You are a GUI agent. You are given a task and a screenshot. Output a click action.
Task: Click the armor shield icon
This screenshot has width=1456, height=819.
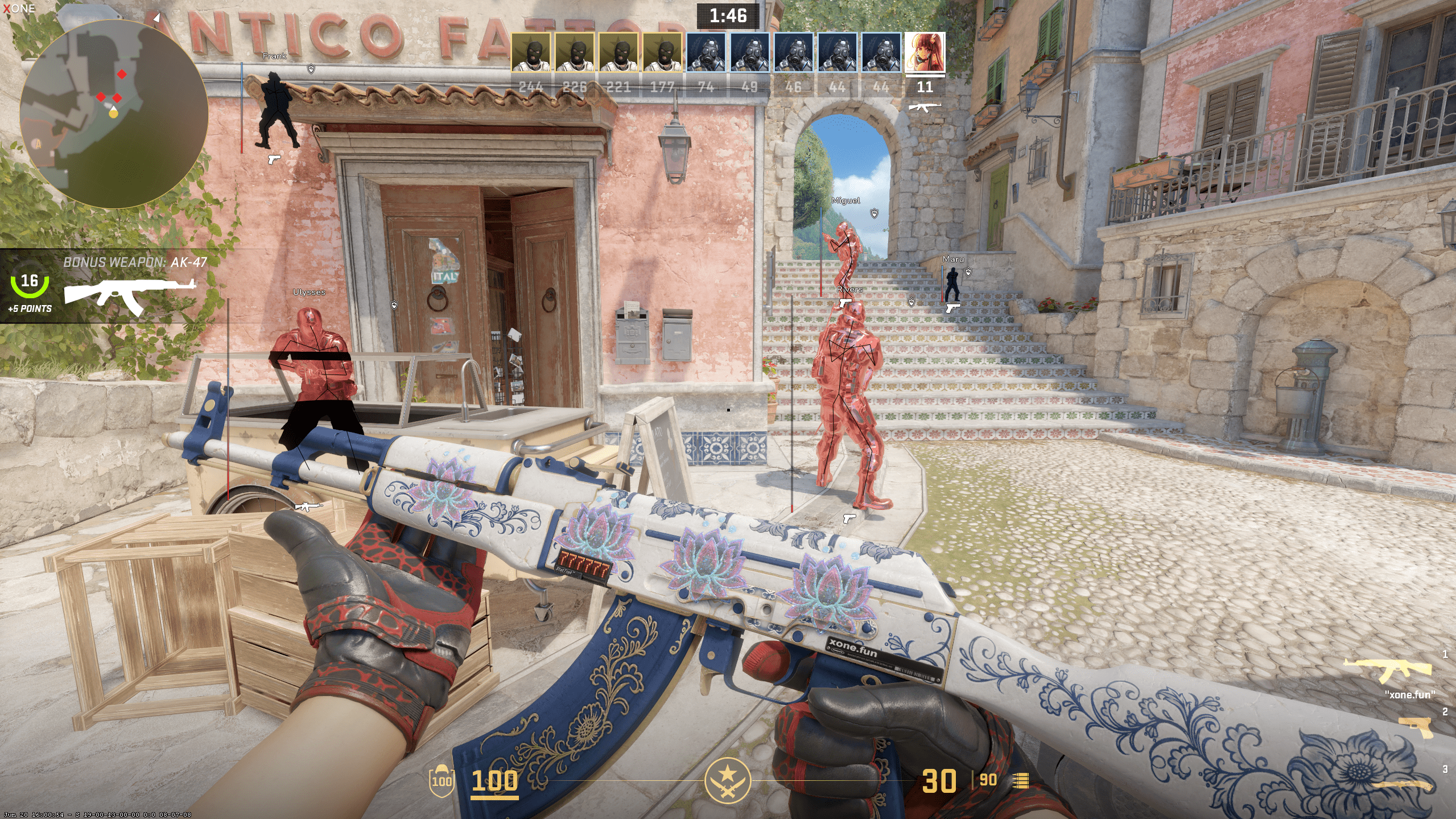point(442,781)
